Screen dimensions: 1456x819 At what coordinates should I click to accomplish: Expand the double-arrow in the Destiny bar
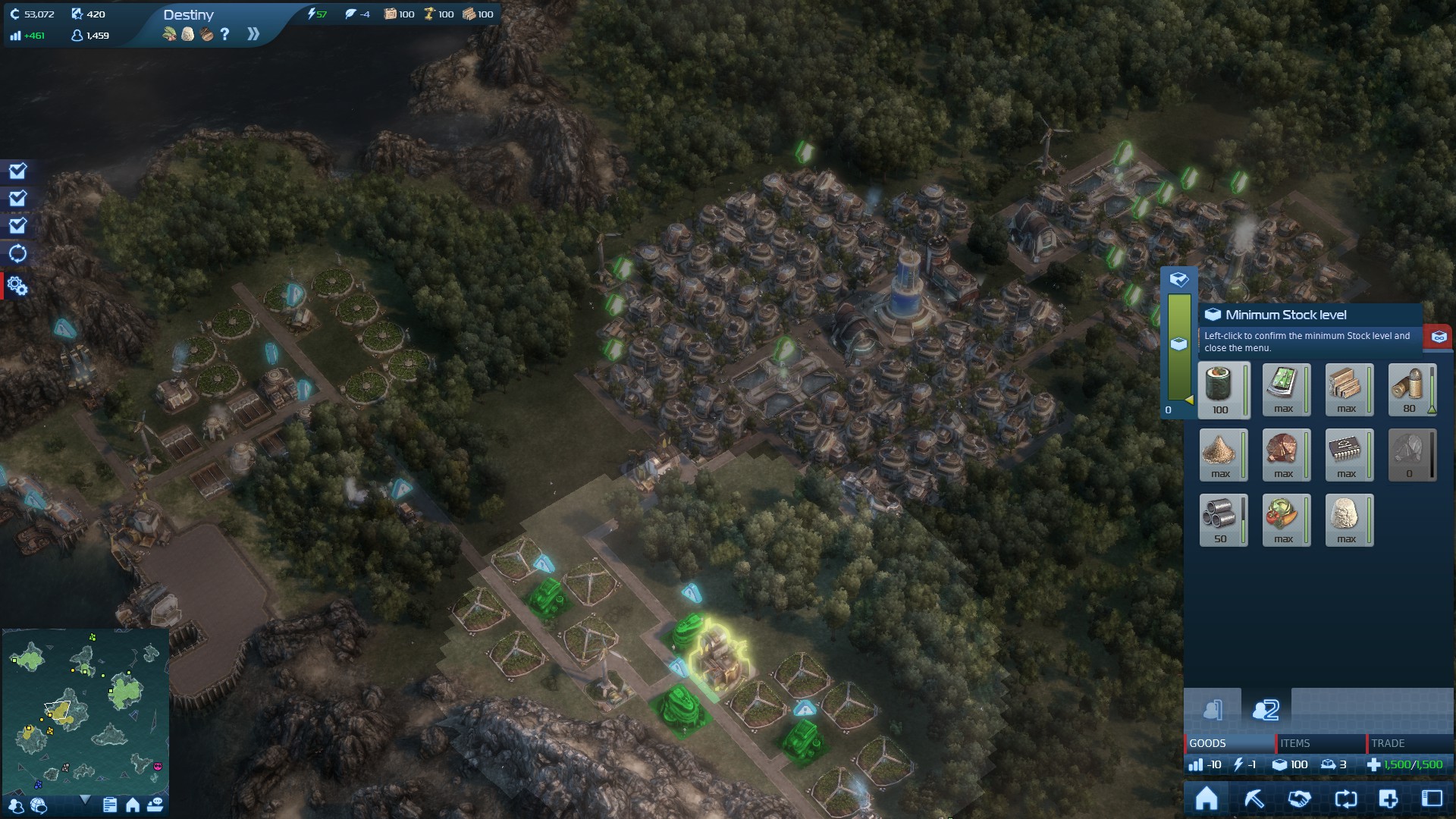(x=253, y=34)
